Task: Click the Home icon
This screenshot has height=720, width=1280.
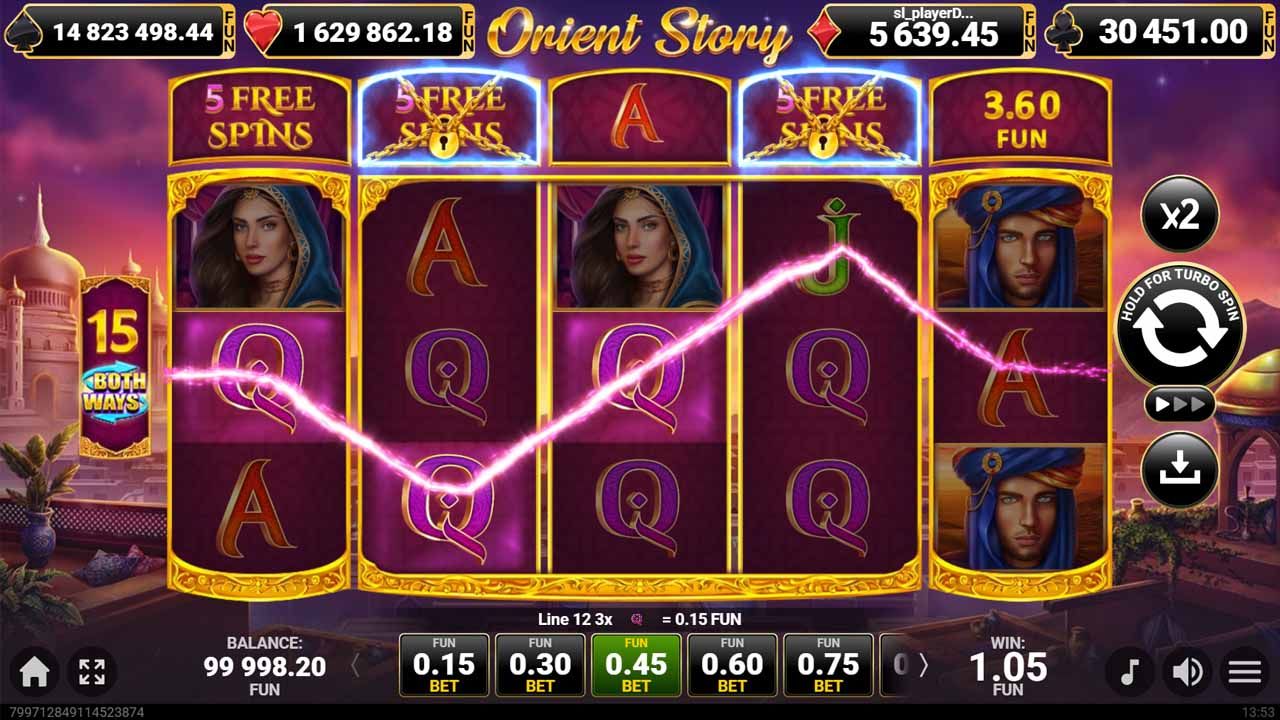Action: point(33,671)
